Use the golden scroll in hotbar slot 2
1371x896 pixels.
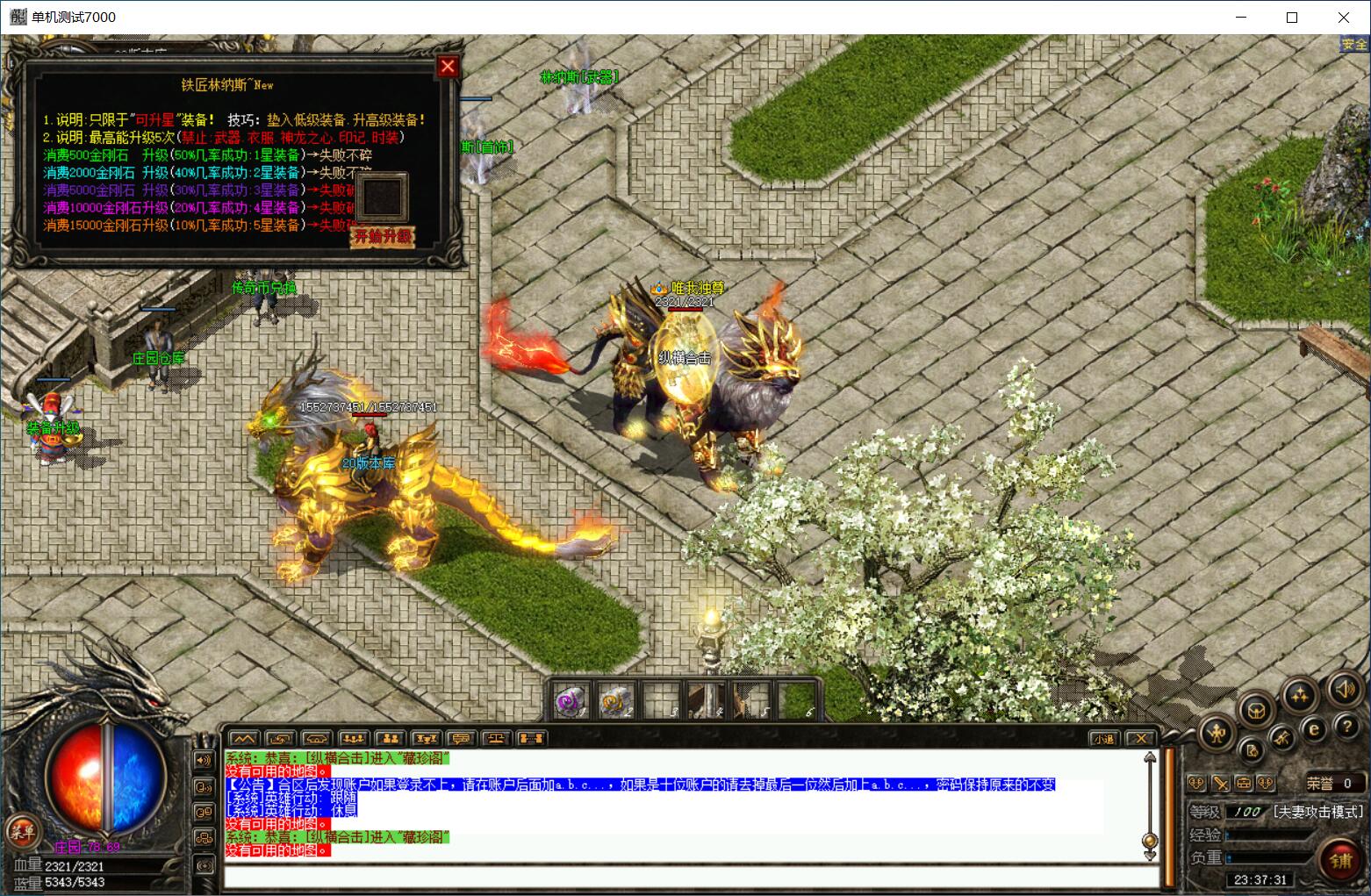click(x=616, y=700)
